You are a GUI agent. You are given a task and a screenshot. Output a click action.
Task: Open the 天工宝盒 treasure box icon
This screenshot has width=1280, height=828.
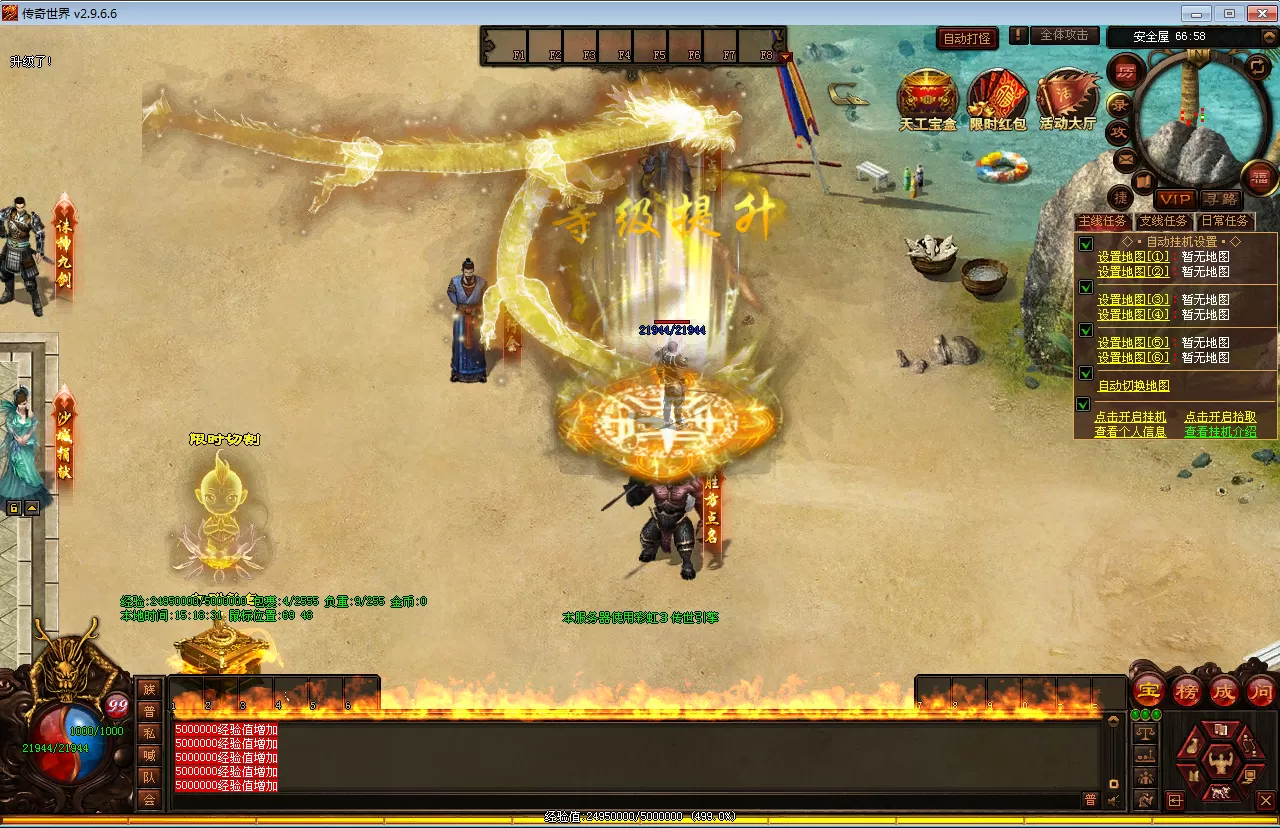click(927, 100)
